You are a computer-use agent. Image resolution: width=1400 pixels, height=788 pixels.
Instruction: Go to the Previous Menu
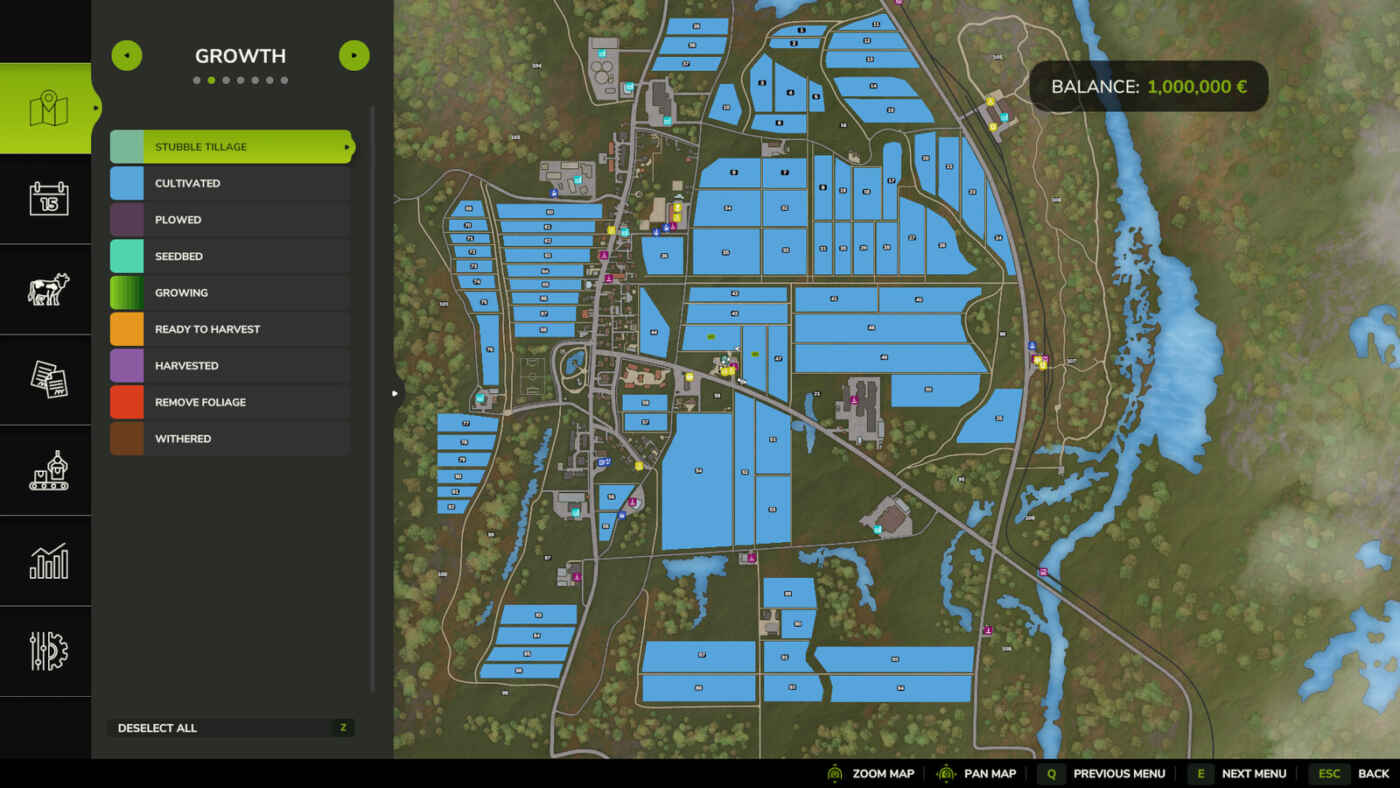click(1119, 773)
